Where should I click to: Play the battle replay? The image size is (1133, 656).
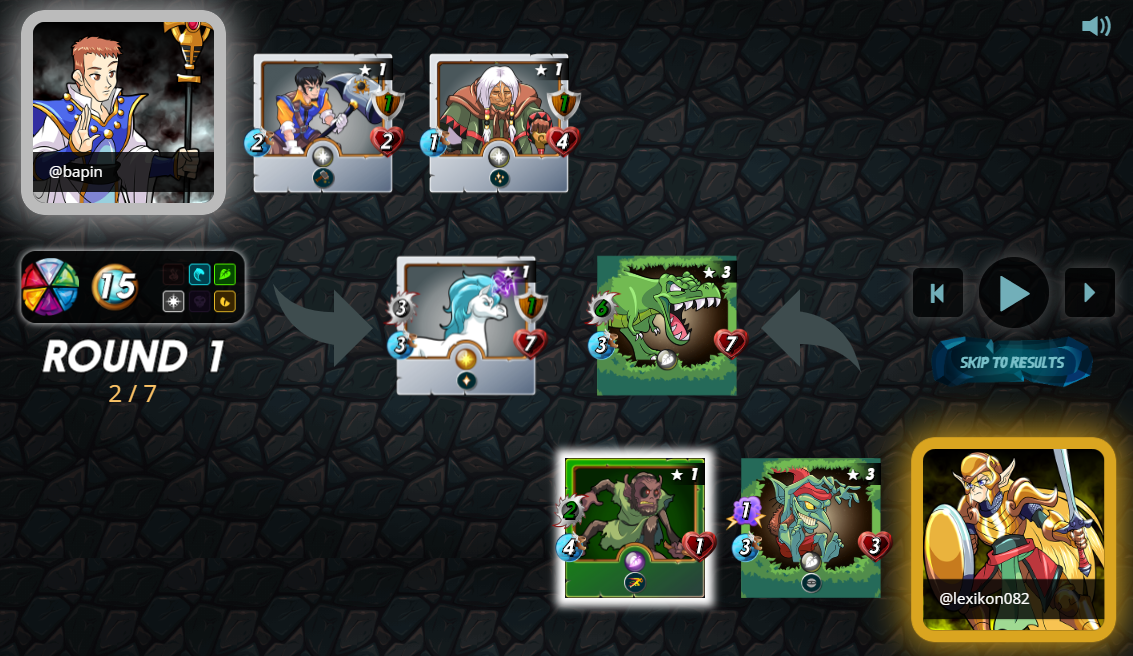[1013, 293]
